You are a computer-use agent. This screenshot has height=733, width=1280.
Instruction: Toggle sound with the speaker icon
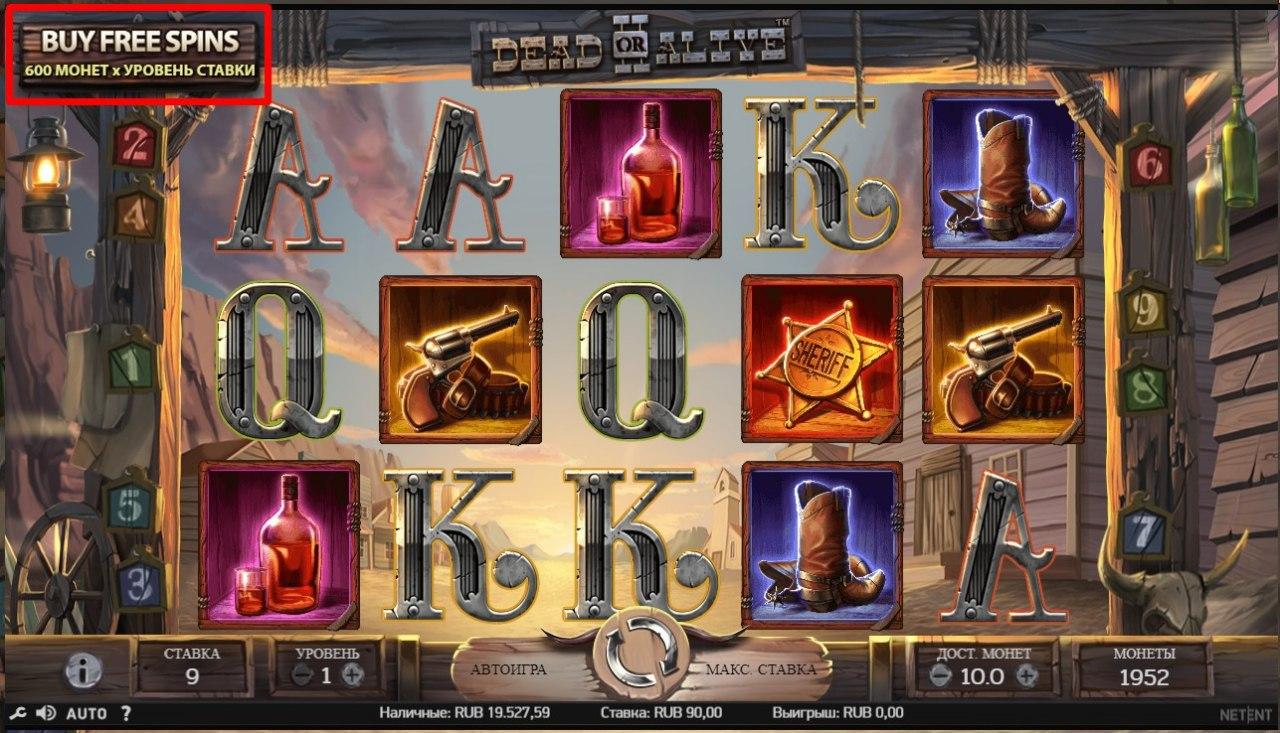point(46,714)
